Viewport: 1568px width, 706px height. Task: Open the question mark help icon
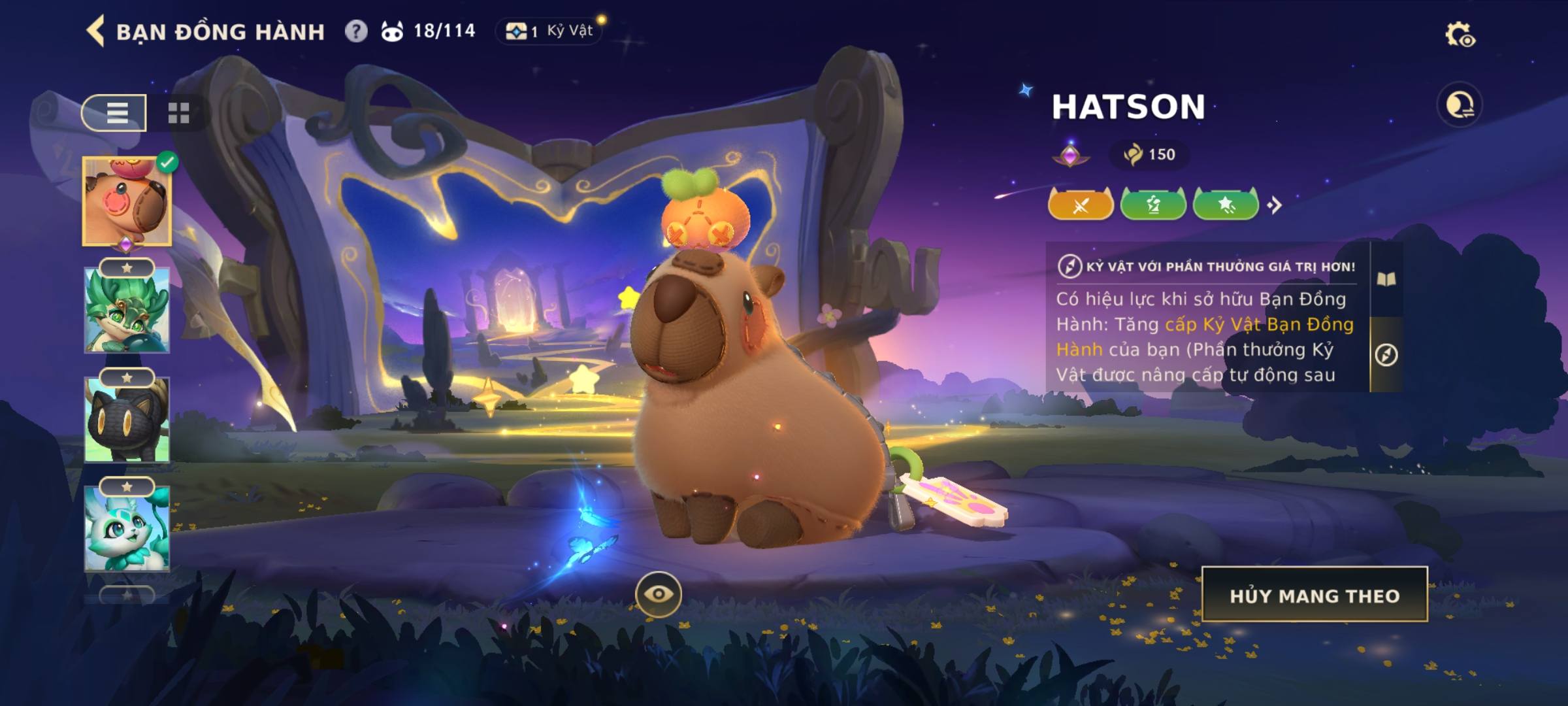(356, 31)
